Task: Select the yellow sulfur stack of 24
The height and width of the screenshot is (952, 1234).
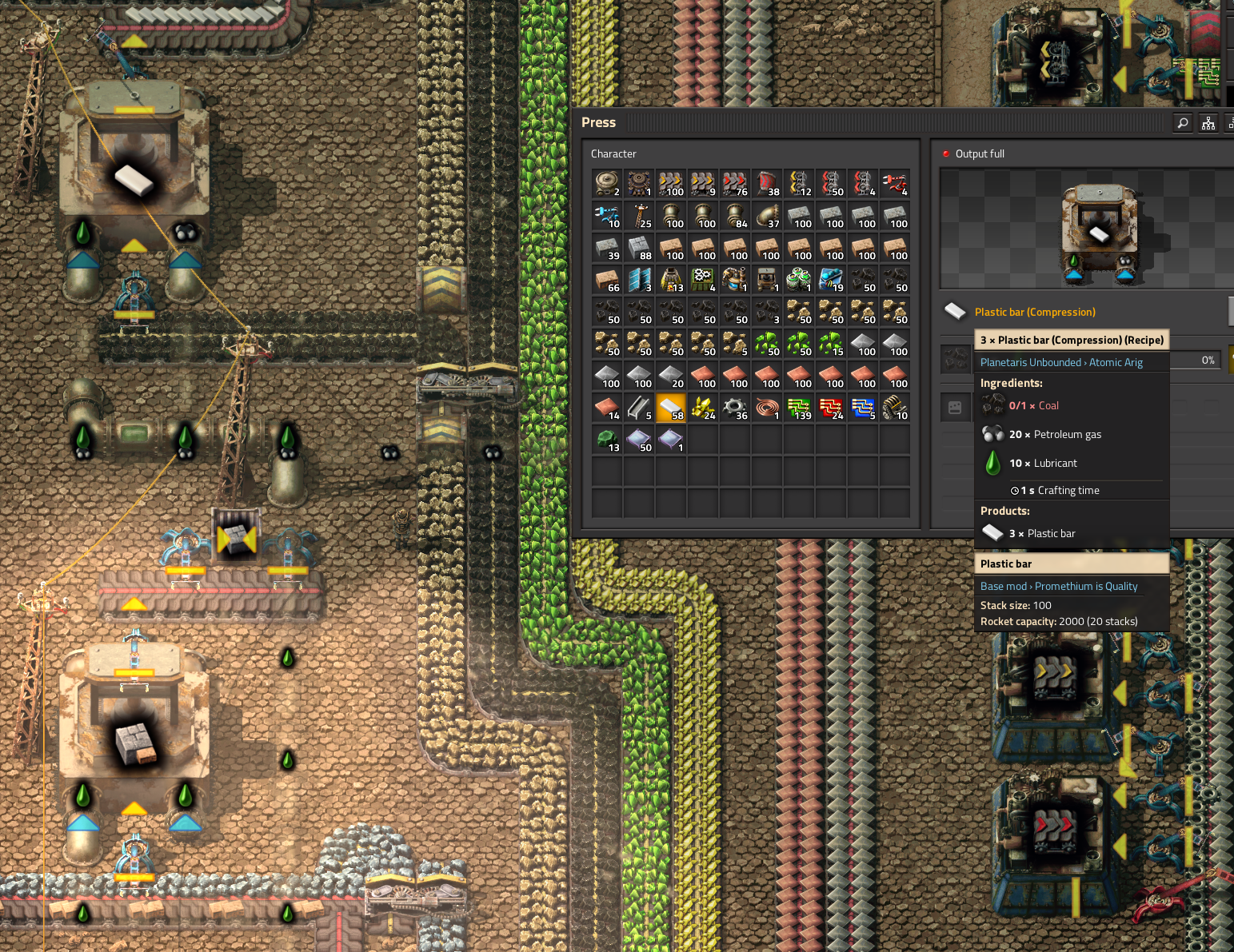Action: click(x=703, y=408)
